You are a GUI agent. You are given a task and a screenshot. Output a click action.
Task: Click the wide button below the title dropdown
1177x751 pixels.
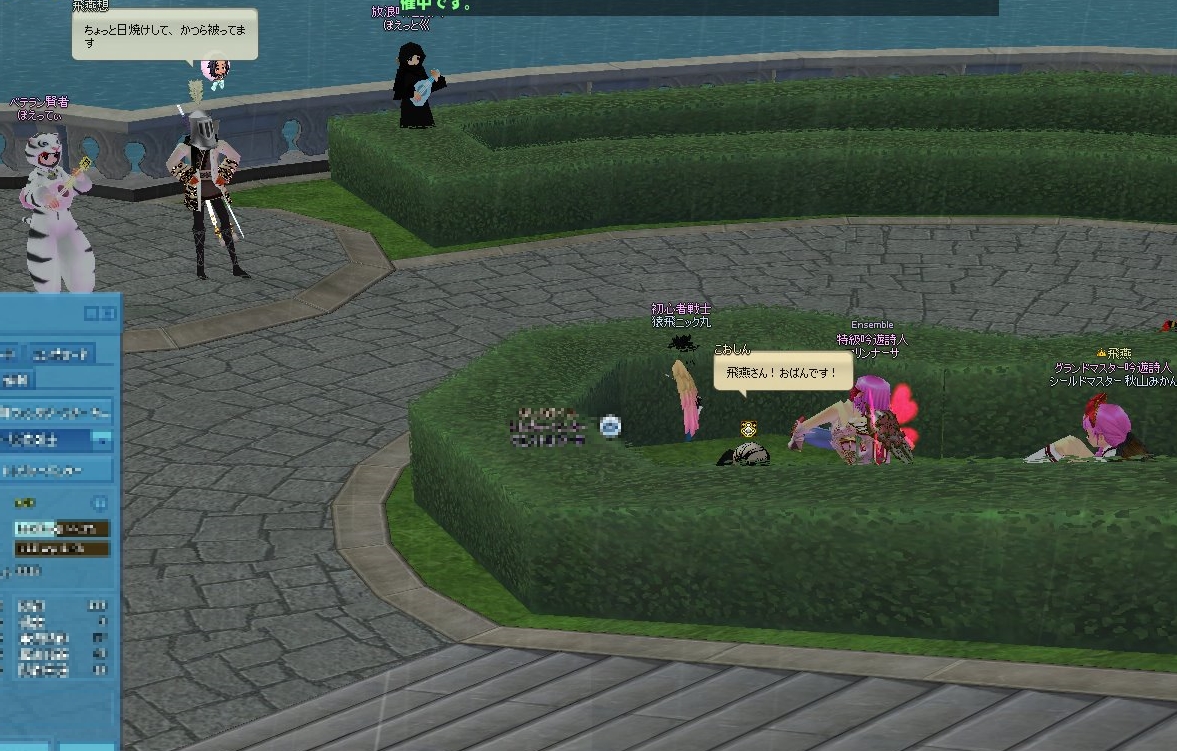pyautogui.click(x=55, y=469)
